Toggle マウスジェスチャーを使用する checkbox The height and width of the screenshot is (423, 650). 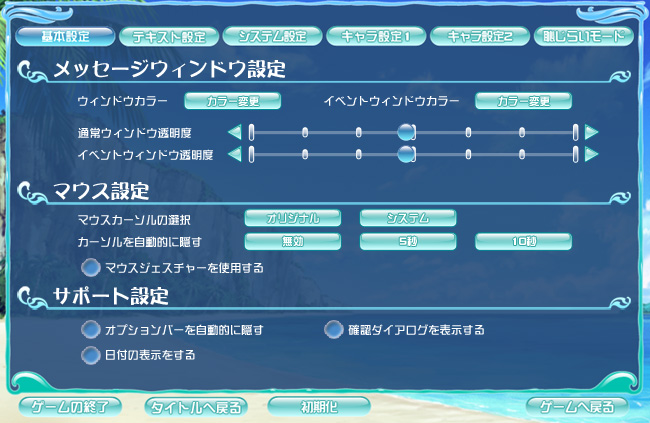(91, 267)
